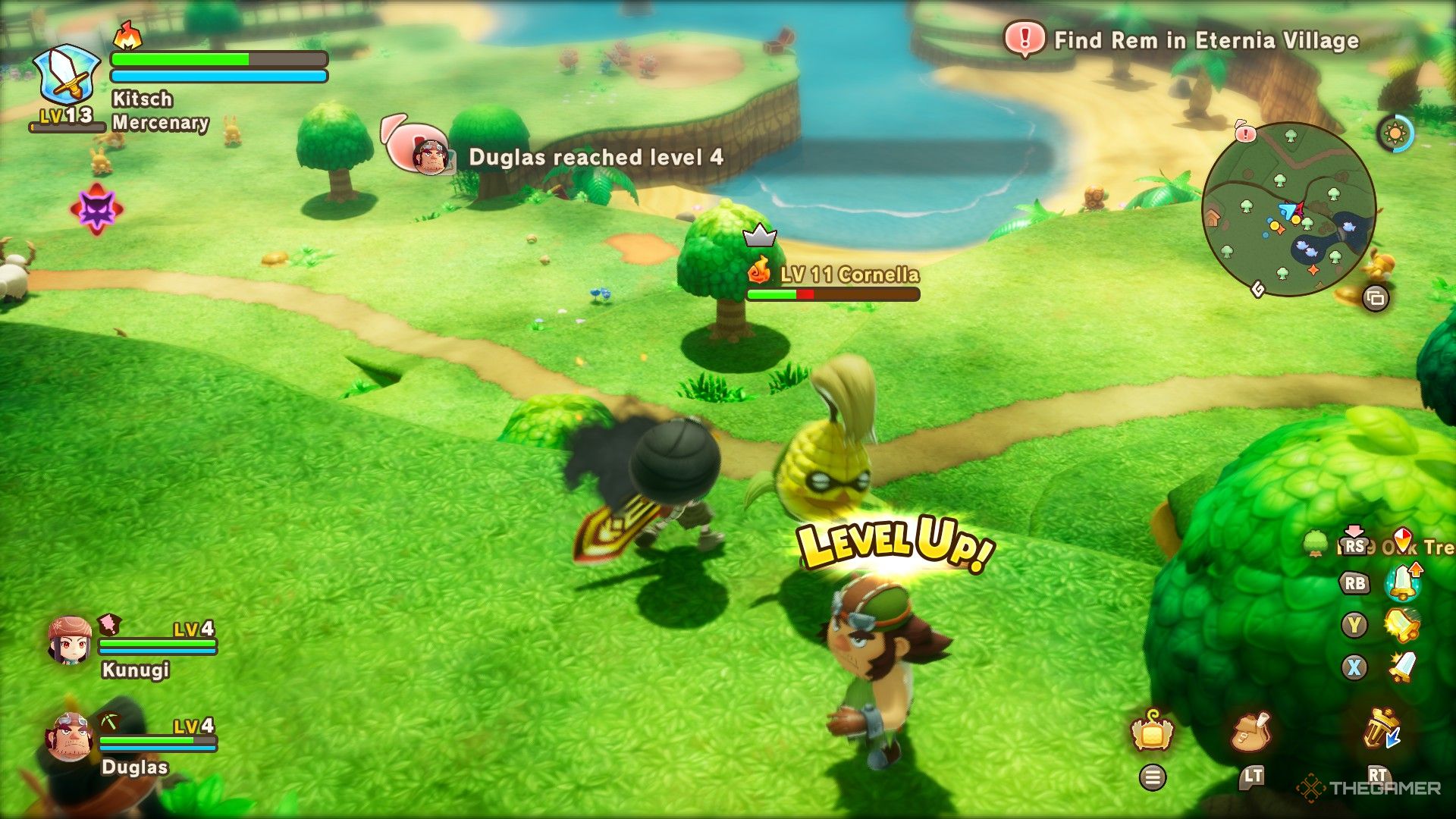Click the sheathe weapon icon with blue arrow

point(1382,730)
